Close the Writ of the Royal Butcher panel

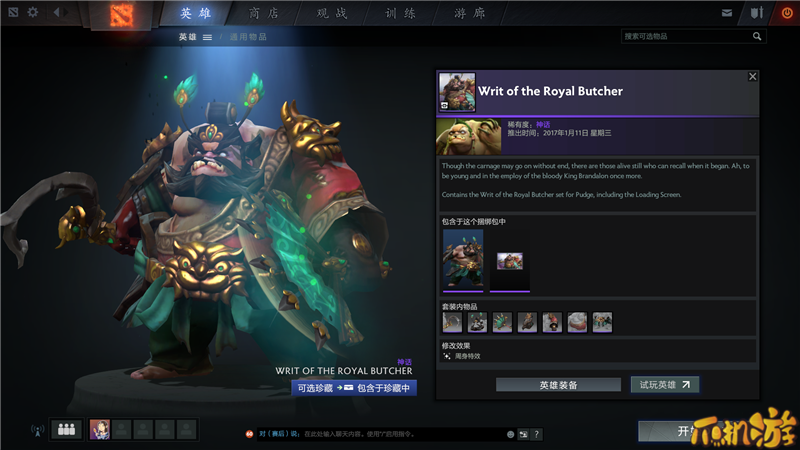(x=753, y=76)
